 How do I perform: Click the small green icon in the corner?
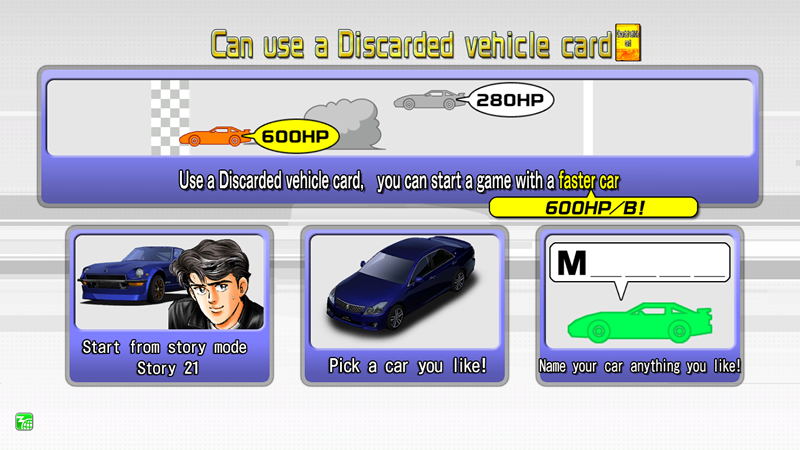point(24,421)
